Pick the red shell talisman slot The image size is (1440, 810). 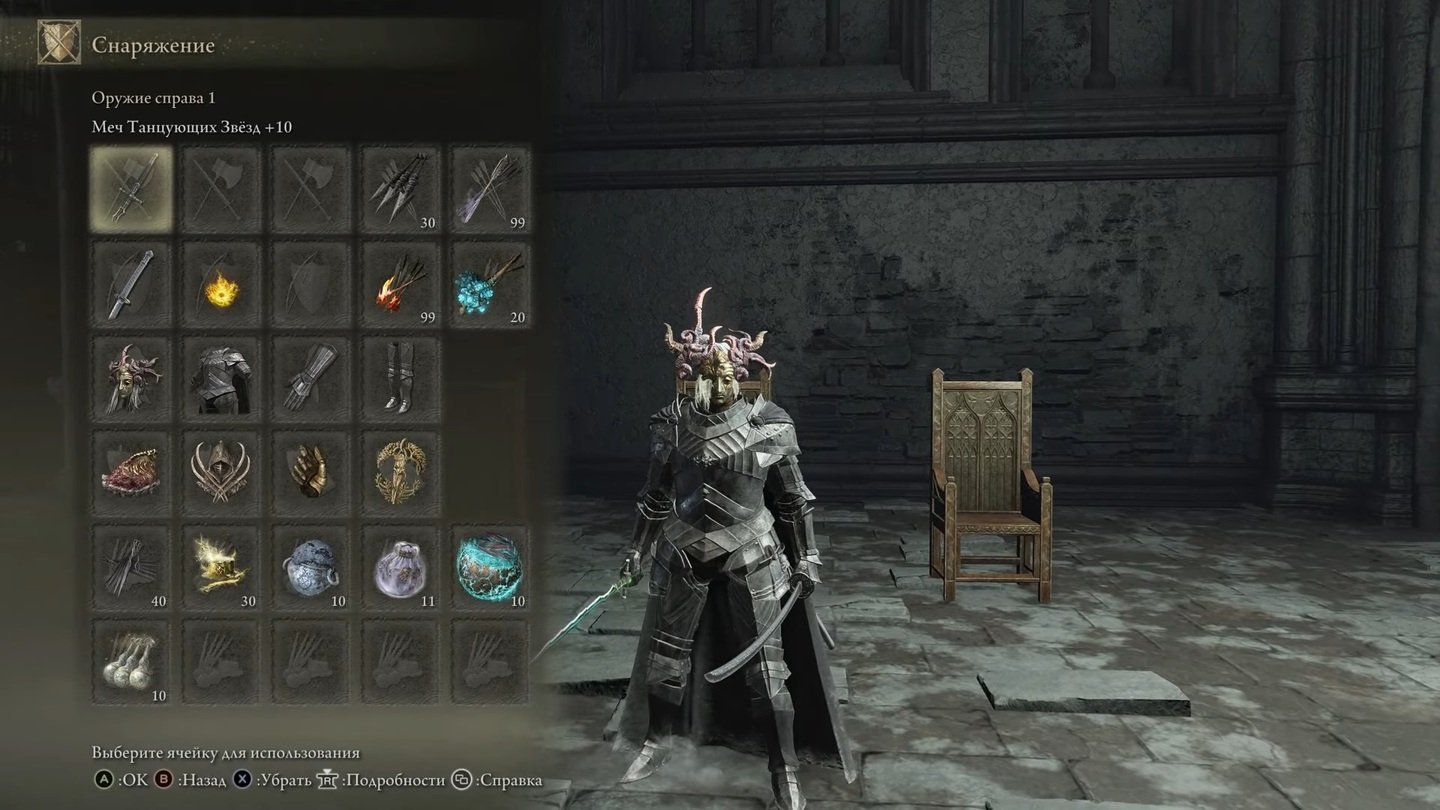[131, 472]
